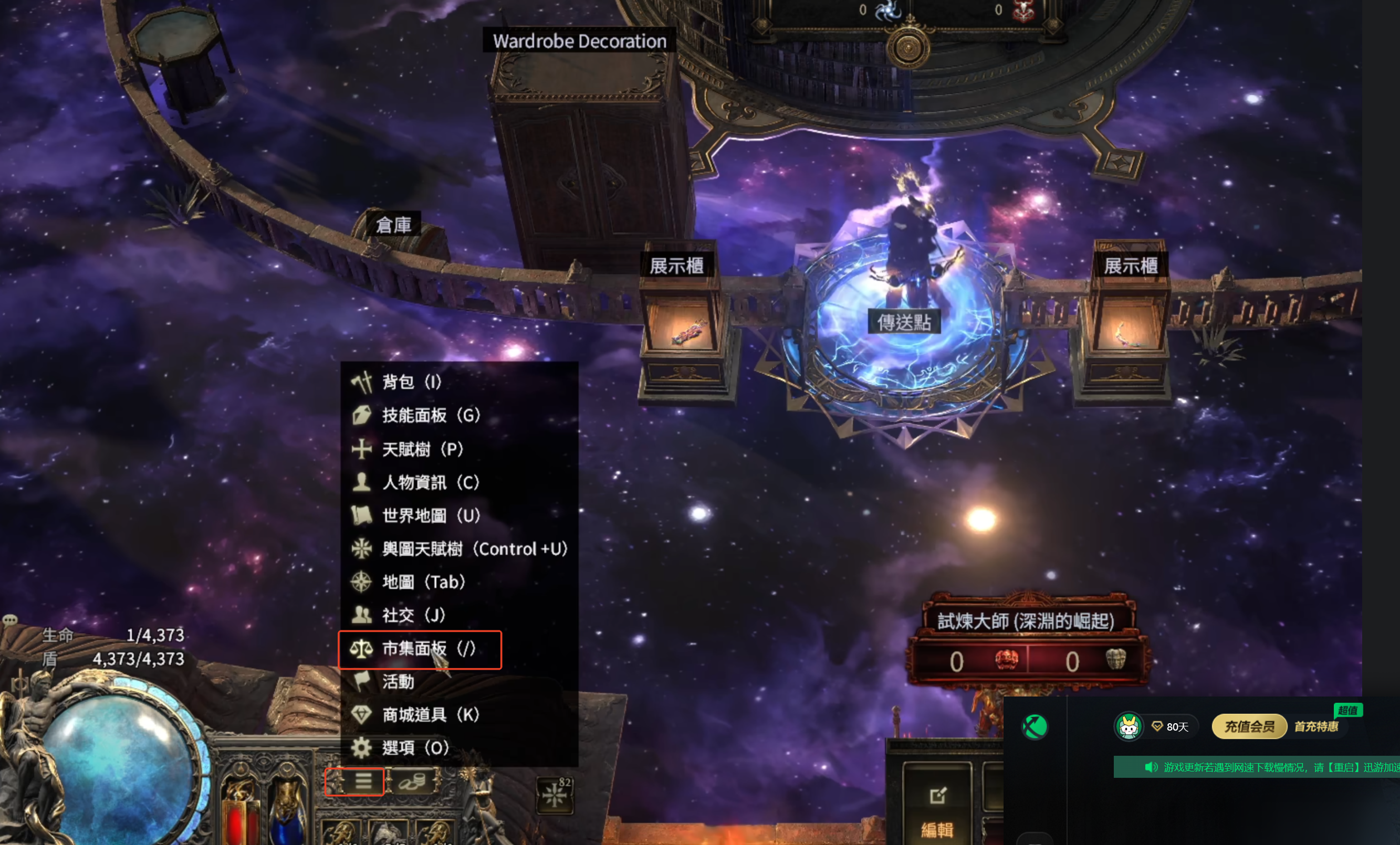1400x845 pixels.
Task: Toggle the 地圖 (Tab) map entry
Action: click(423, 582)
